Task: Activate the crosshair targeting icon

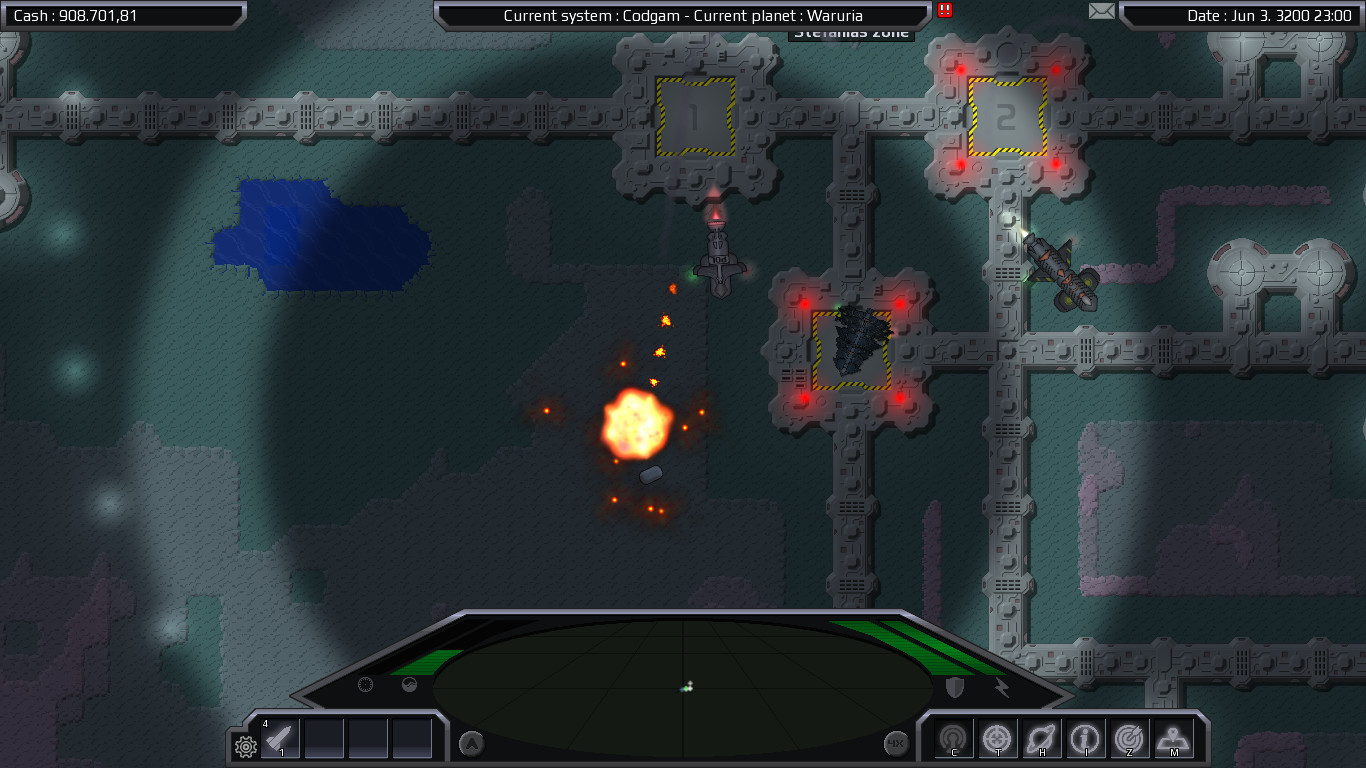Action: (998, 739)
